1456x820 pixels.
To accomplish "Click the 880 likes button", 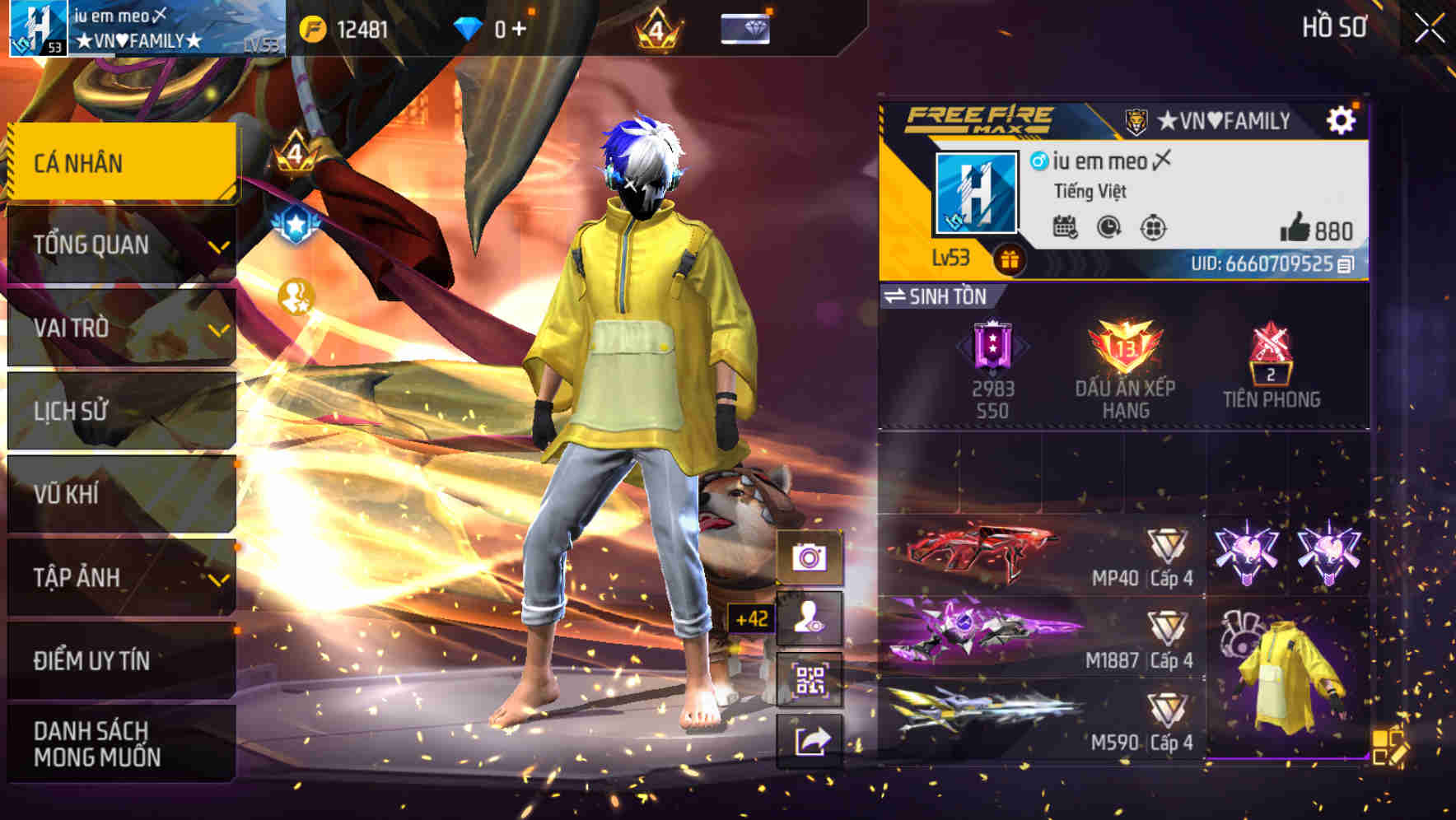I will pos(1316,230).
